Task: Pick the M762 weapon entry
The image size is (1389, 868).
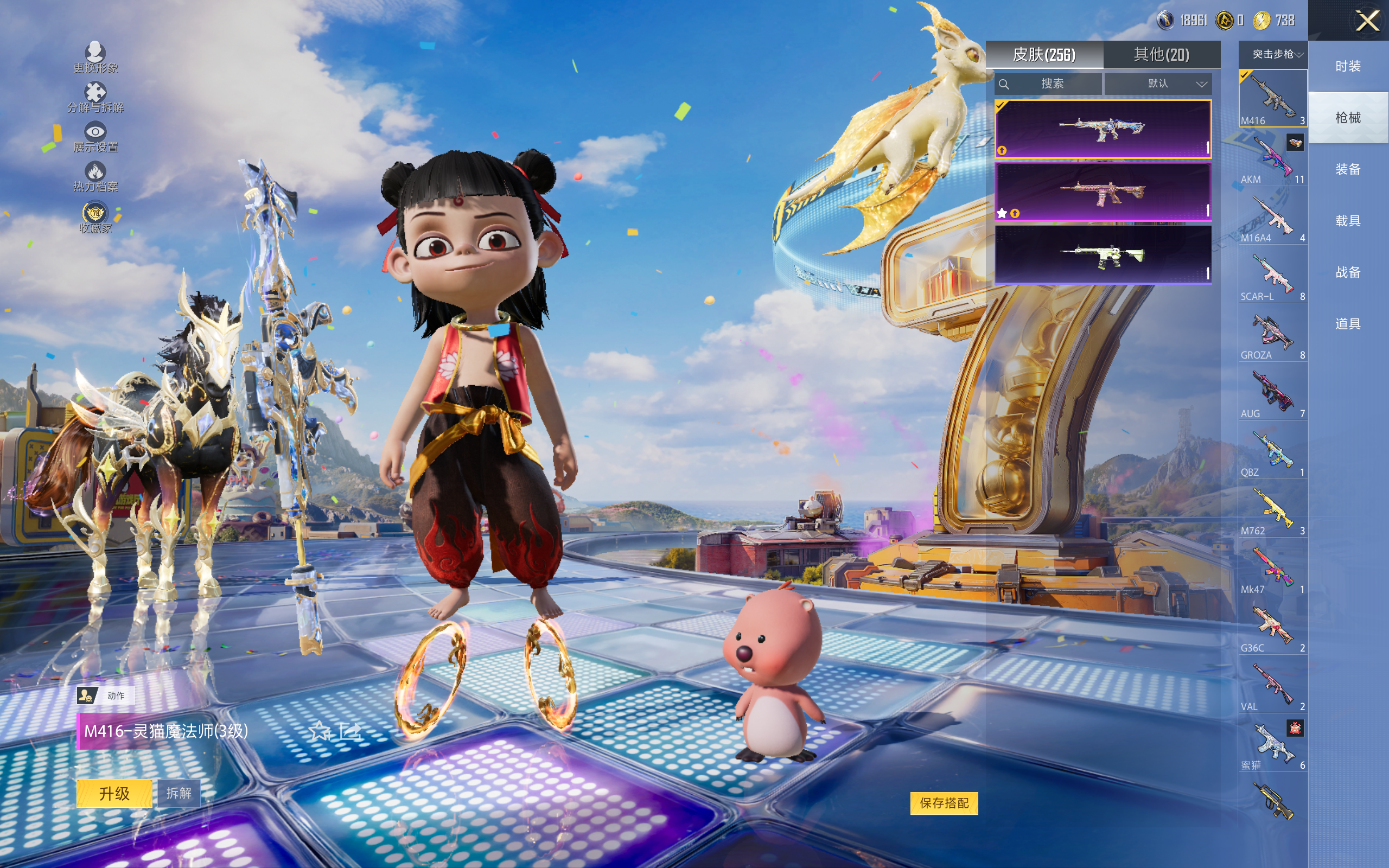Action: [1272, 511]
